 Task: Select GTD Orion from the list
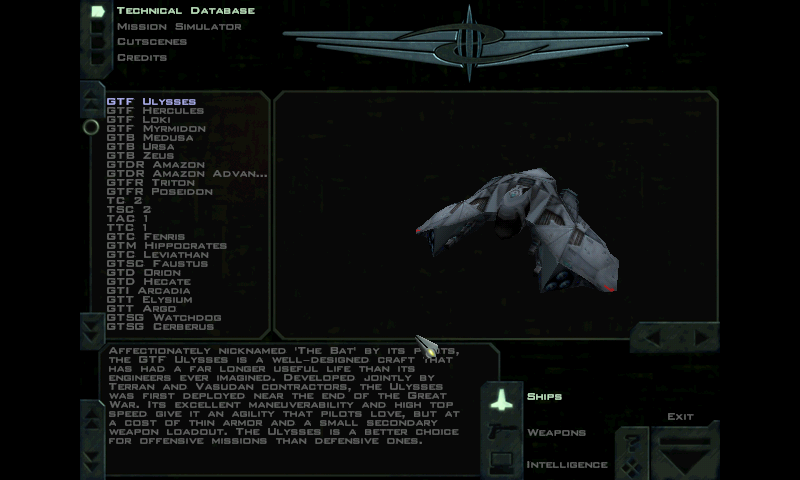coord(143,273)
